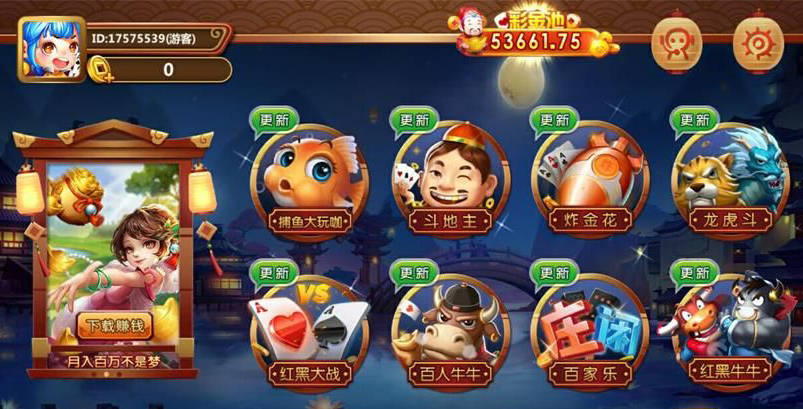Open the 捕鱼大玩咖 fishing game

(308, 181)
